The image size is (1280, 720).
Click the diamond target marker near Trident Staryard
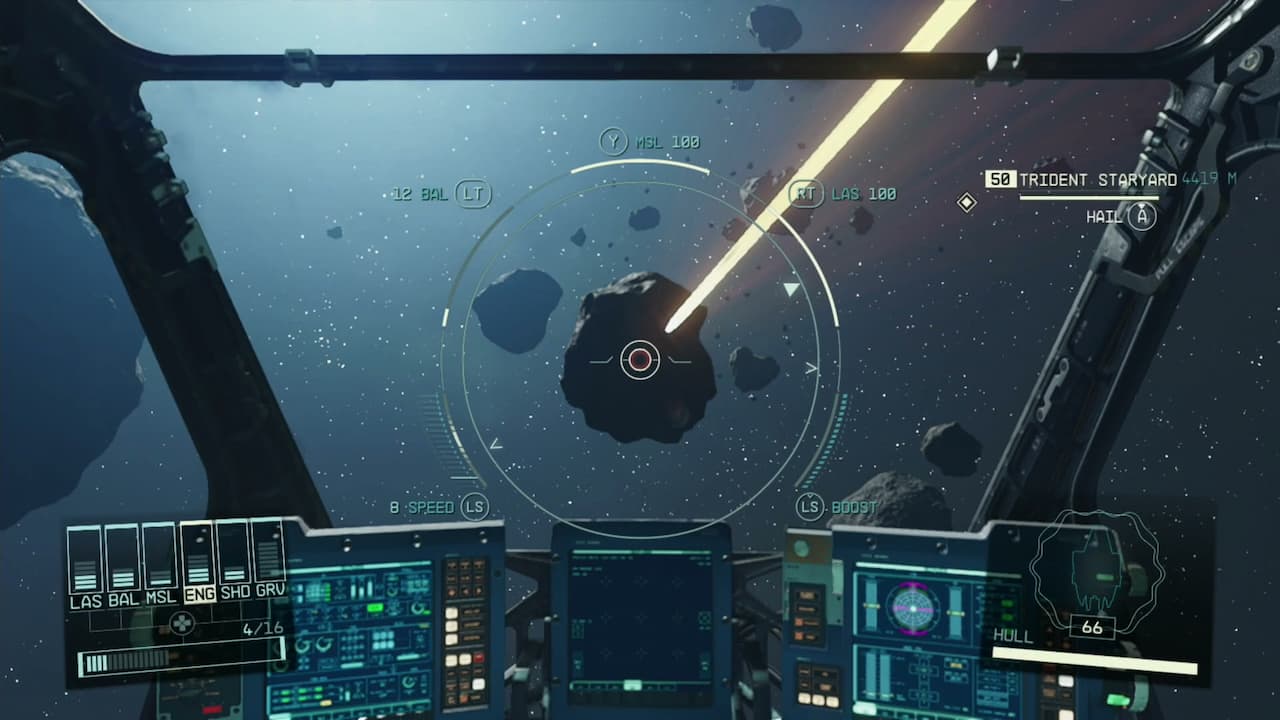click(x=965, y=204)
